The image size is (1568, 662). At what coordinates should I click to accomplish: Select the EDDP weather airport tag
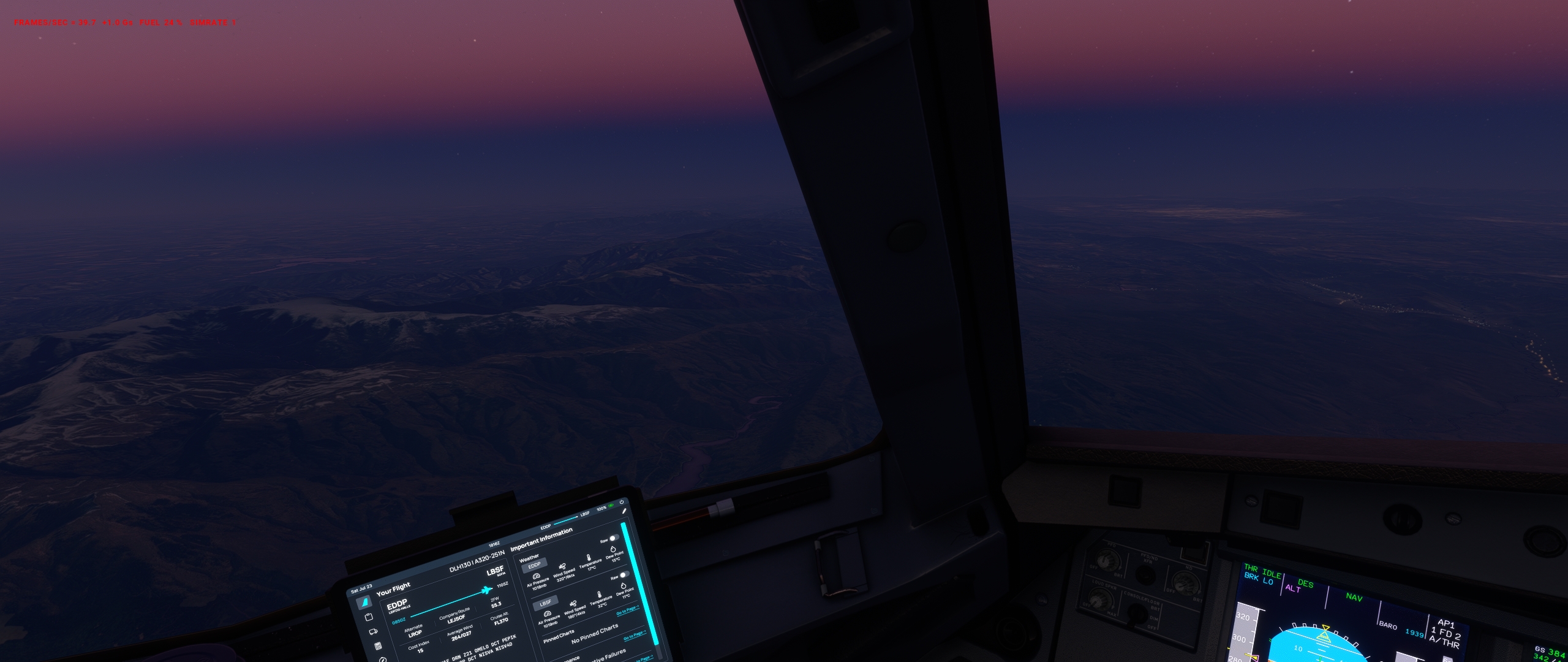point(534,566)
